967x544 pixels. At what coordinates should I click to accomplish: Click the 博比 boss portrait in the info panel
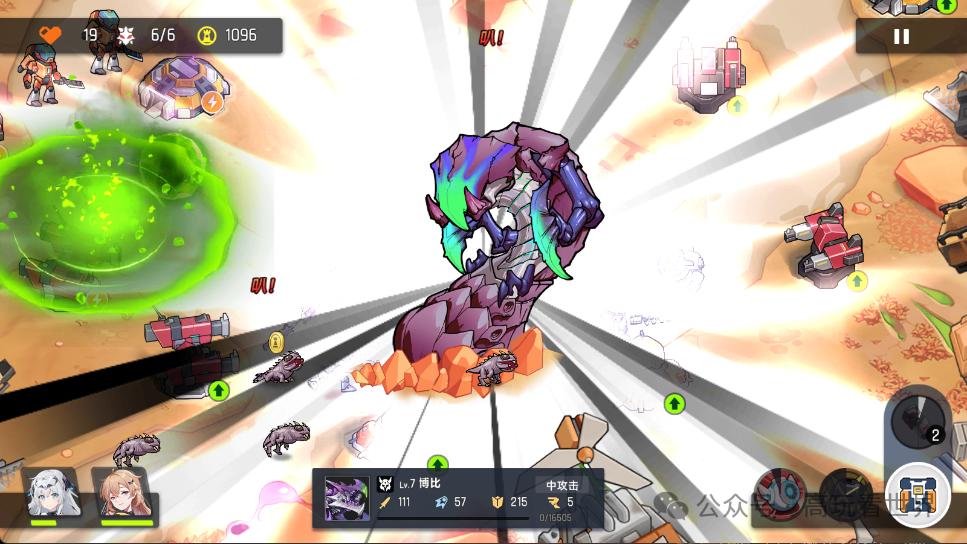tap(347, 498)
